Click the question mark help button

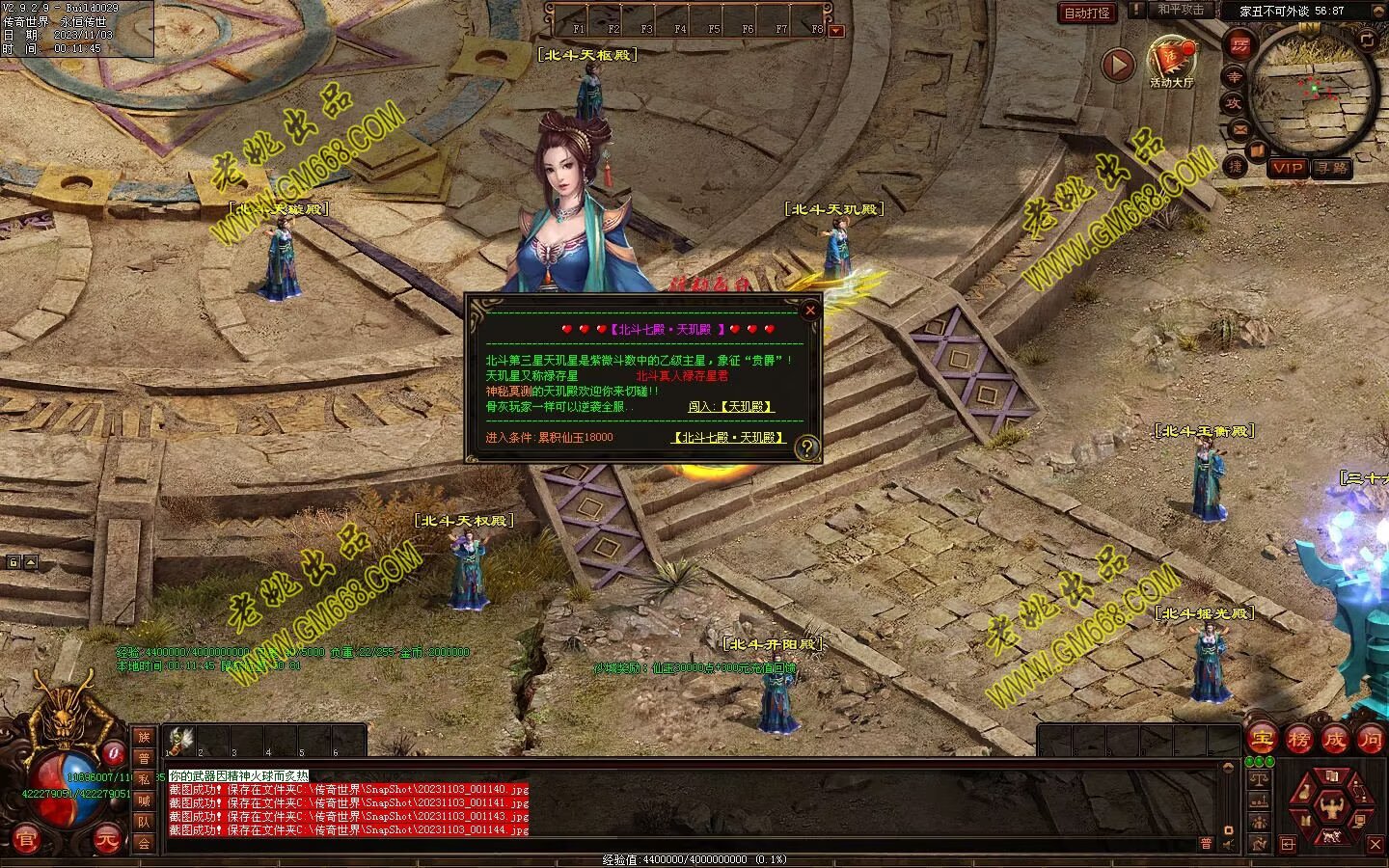tap(806, 447)
